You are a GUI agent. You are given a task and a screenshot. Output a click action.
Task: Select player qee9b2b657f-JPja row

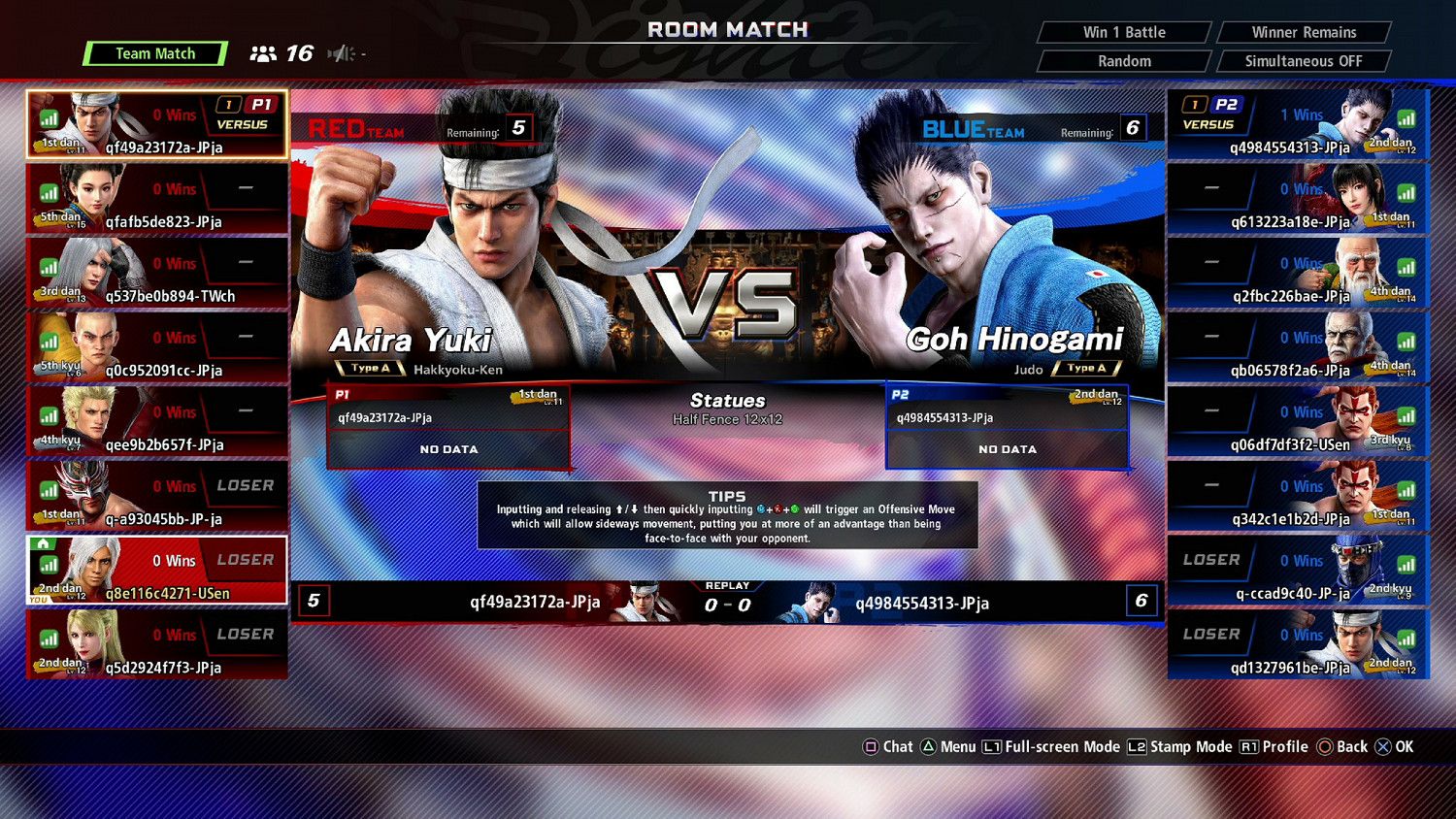pyautogui.click(x=157, y=421)
